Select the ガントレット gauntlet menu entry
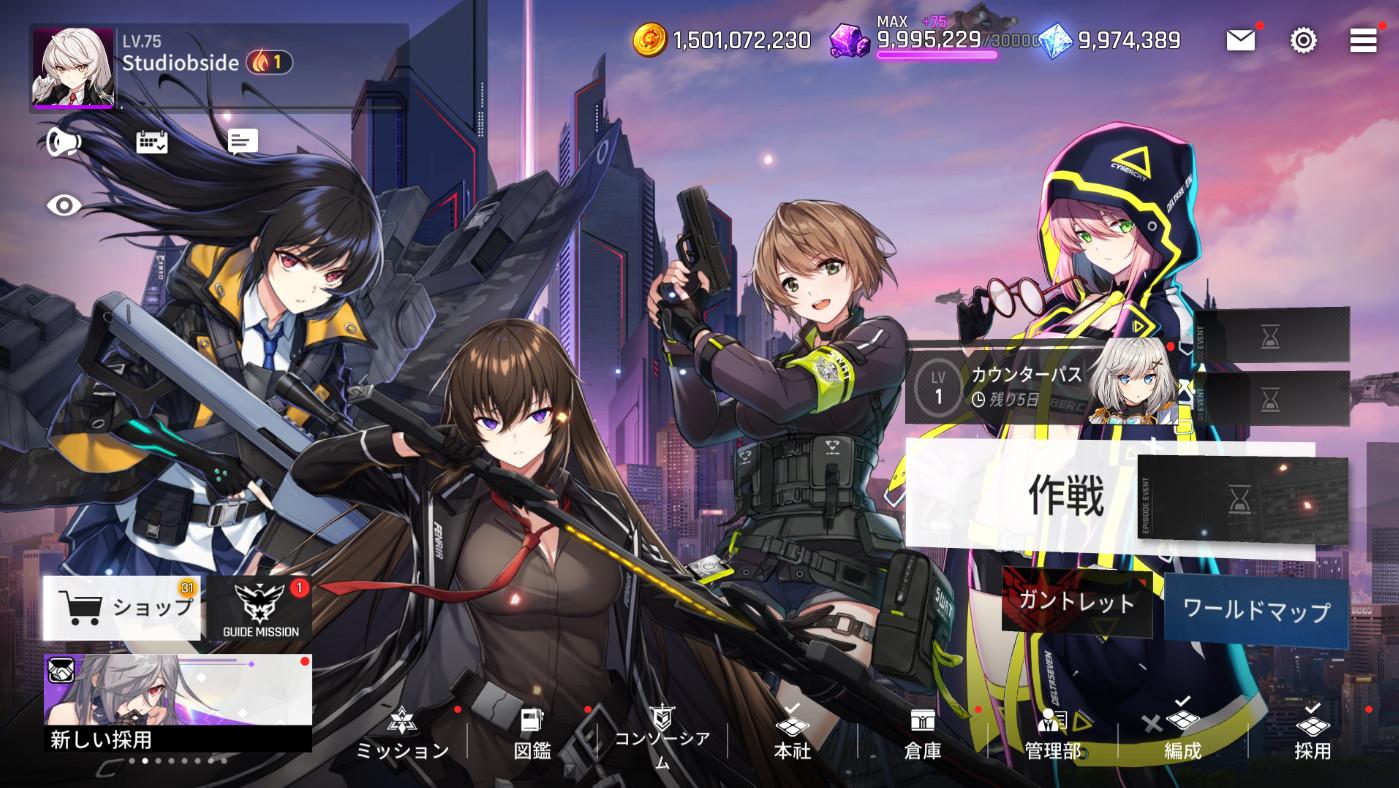1399x788 pixels. click(x=1078, y=604)
